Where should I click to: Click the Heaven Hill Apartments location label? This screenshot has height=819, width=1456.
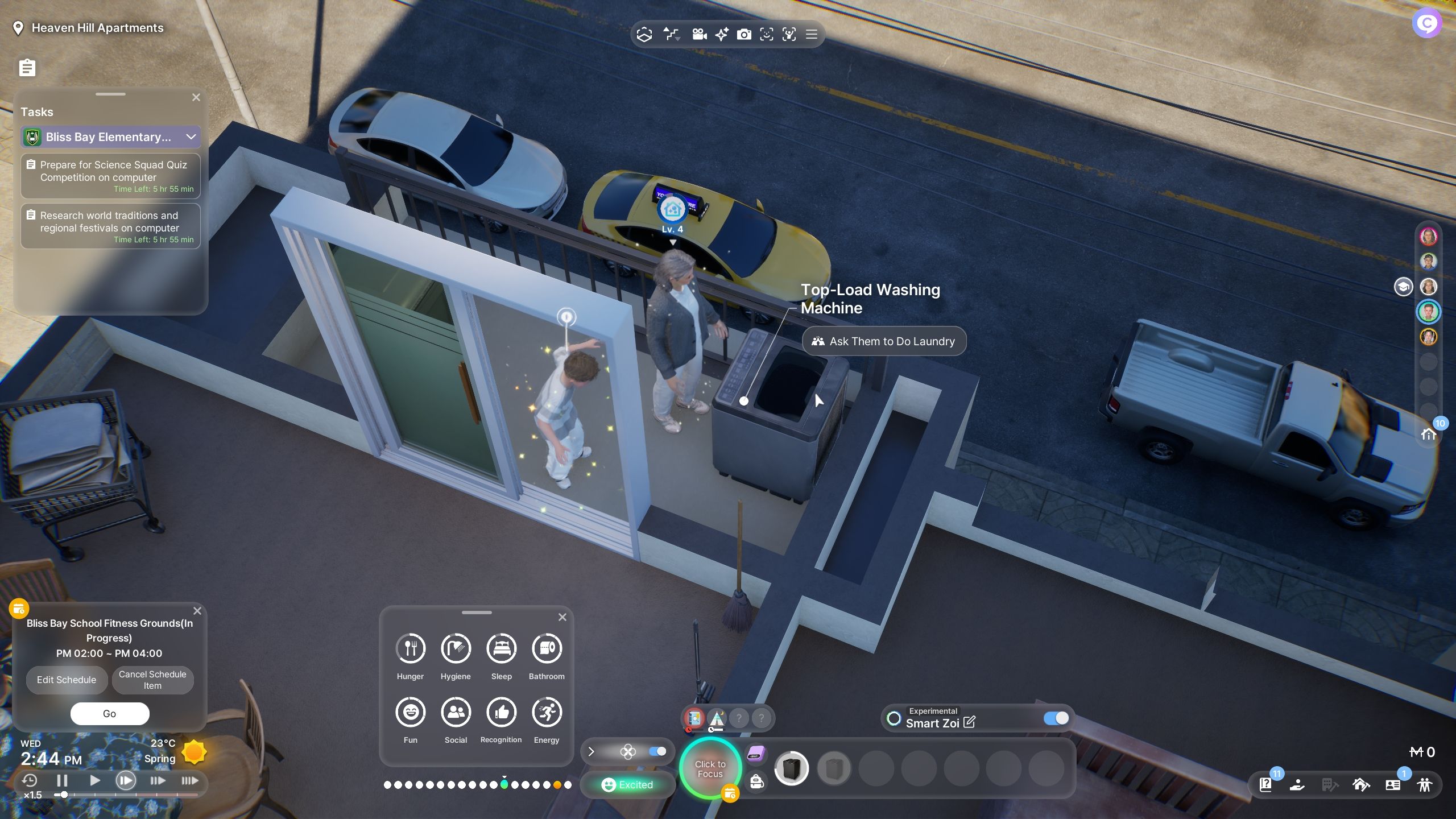pyautogui.click(x=97, y=28)
